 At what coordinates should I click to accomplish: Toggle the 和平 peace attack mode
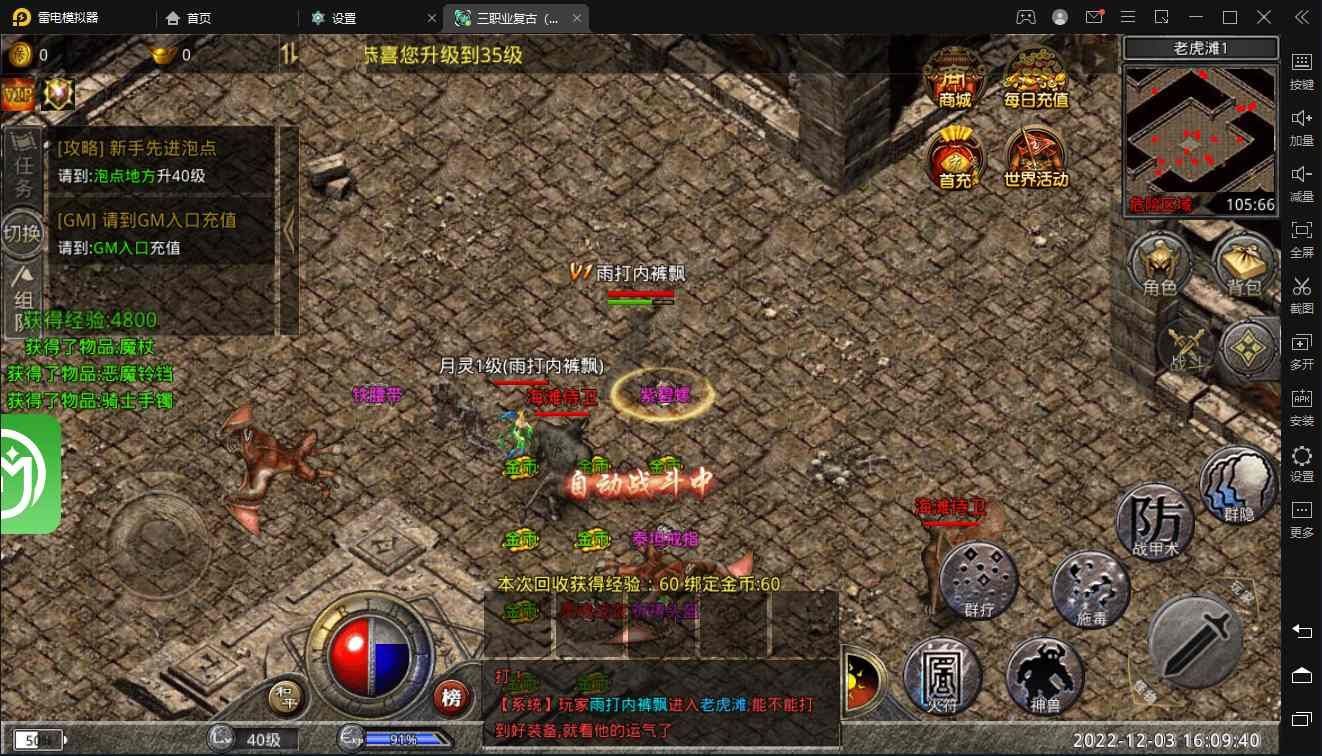(x=286, y=696)
